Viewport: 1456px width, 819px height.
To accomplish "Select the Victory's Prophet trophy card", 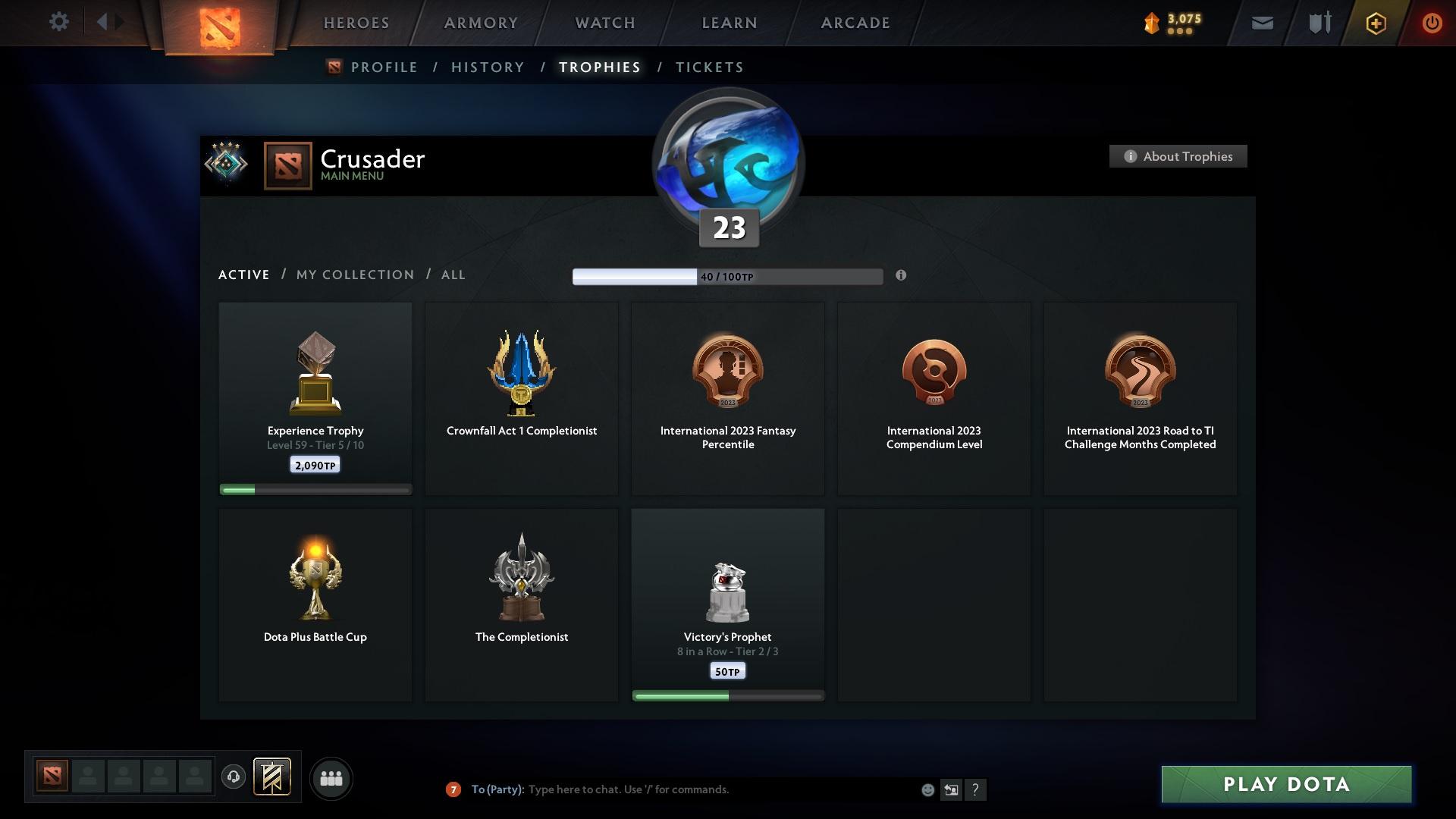I will [x=727, y=604].
